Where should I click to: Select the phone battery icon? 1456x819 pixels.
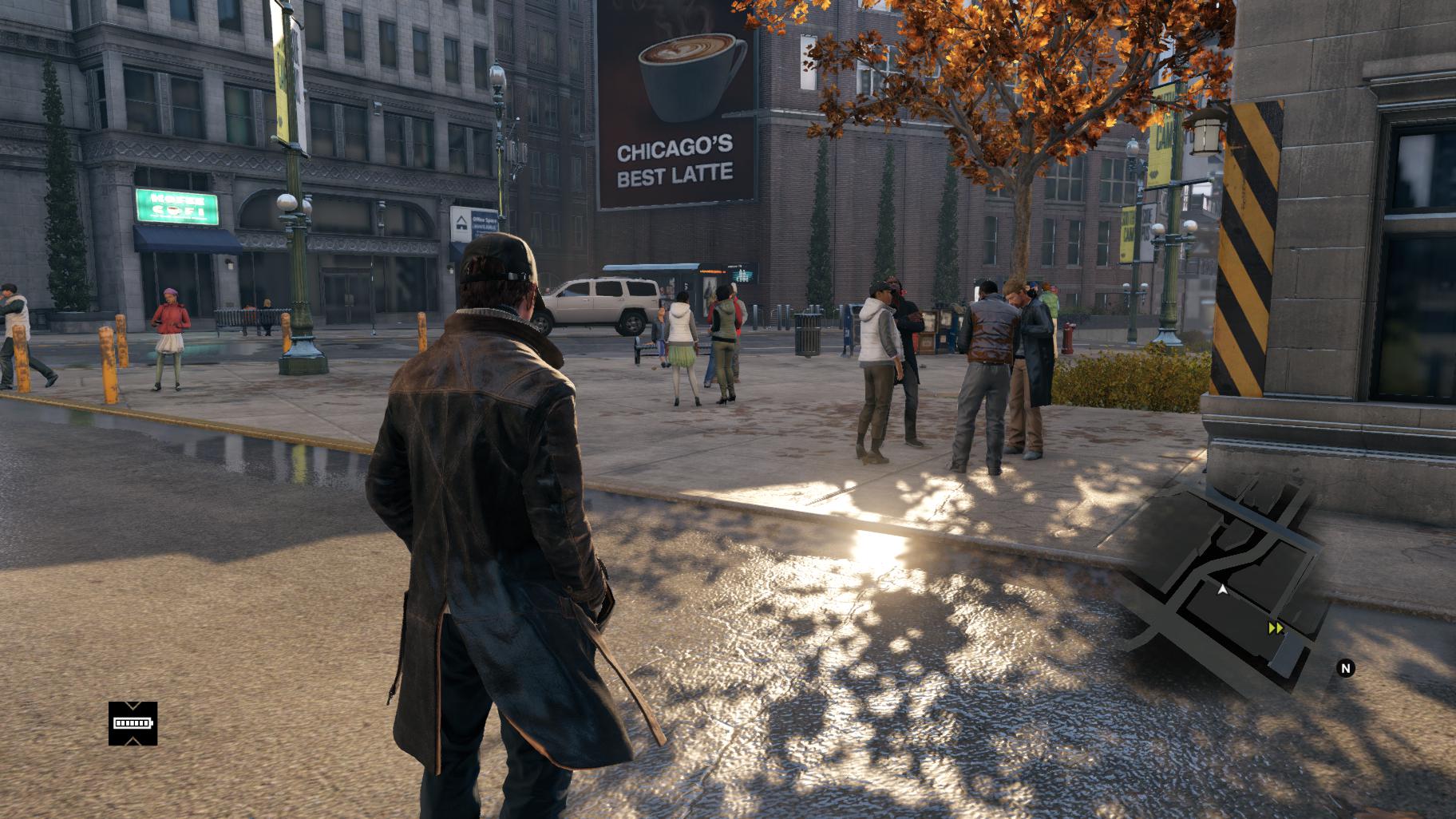tap(133, 723)
